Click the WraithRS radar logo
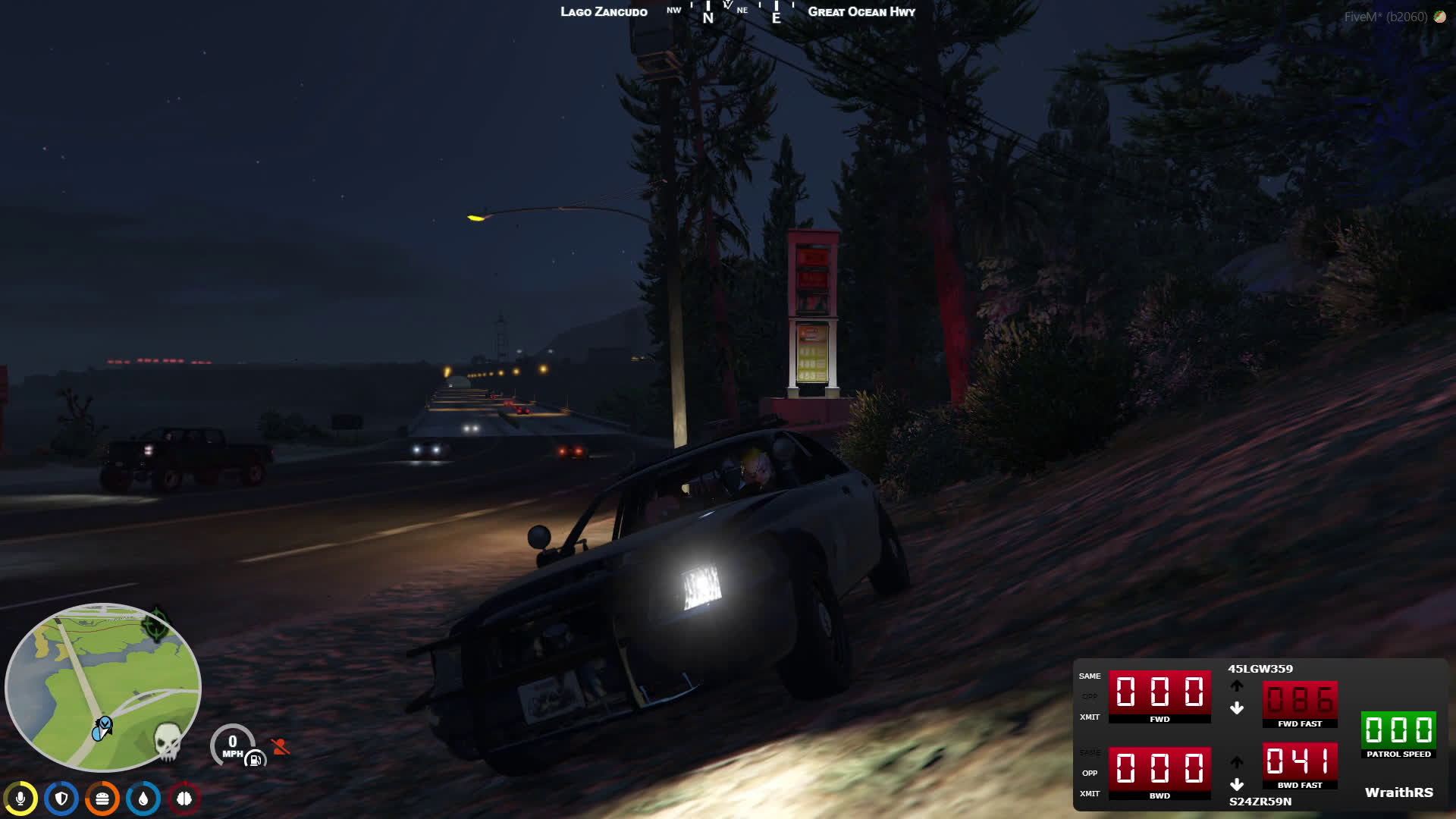The width and height of the screenshot is (1456, 819). click(x=1398, y=792)
